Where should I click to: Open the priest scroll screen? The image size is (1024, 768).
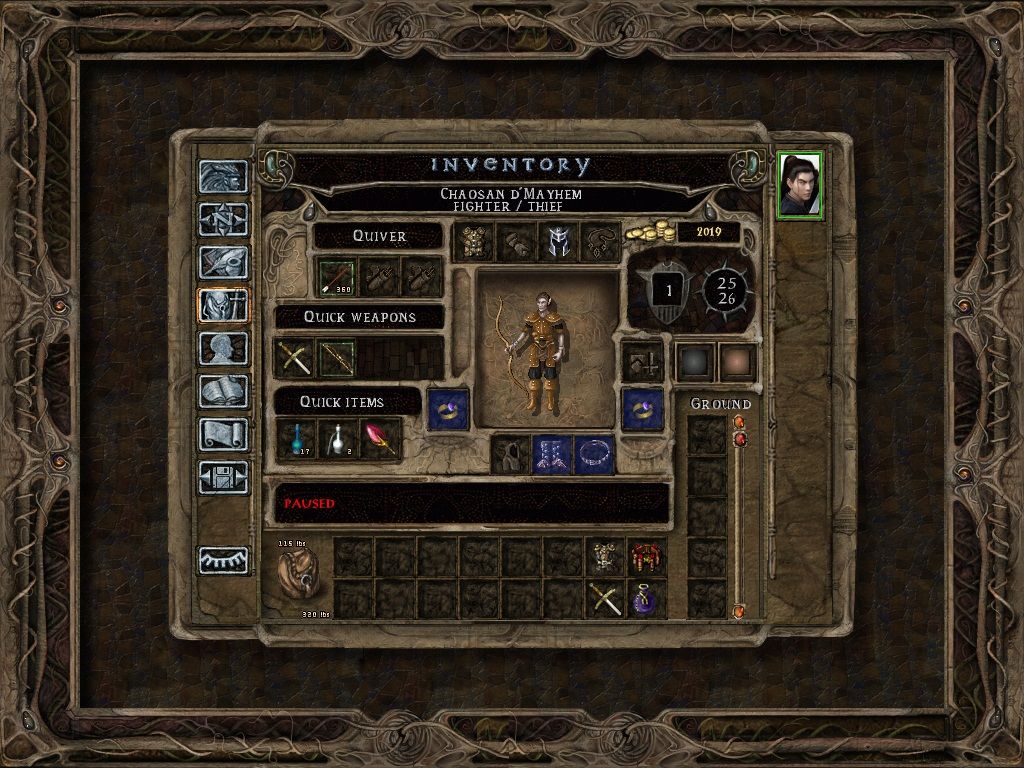[x=223, y=434]
